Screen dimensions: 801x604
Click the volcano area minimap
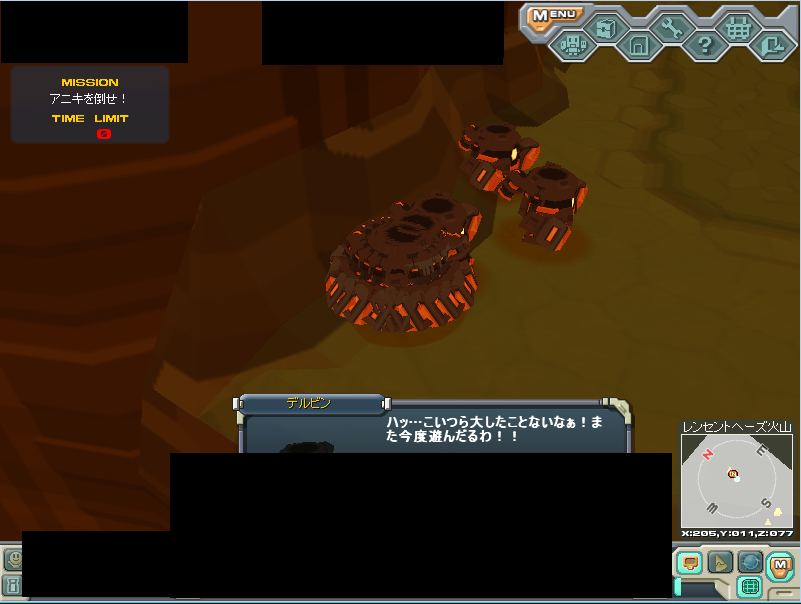pos(737,480)
